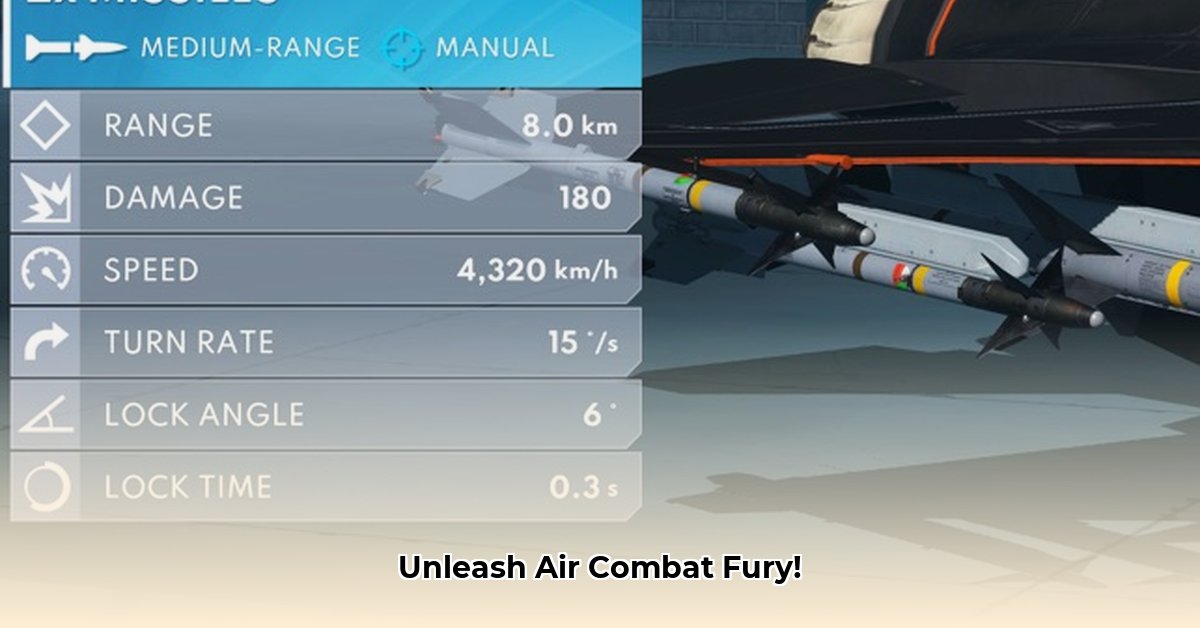Select the Damage stat row
The image size is (1200, 628).
(x=325, y=198)
